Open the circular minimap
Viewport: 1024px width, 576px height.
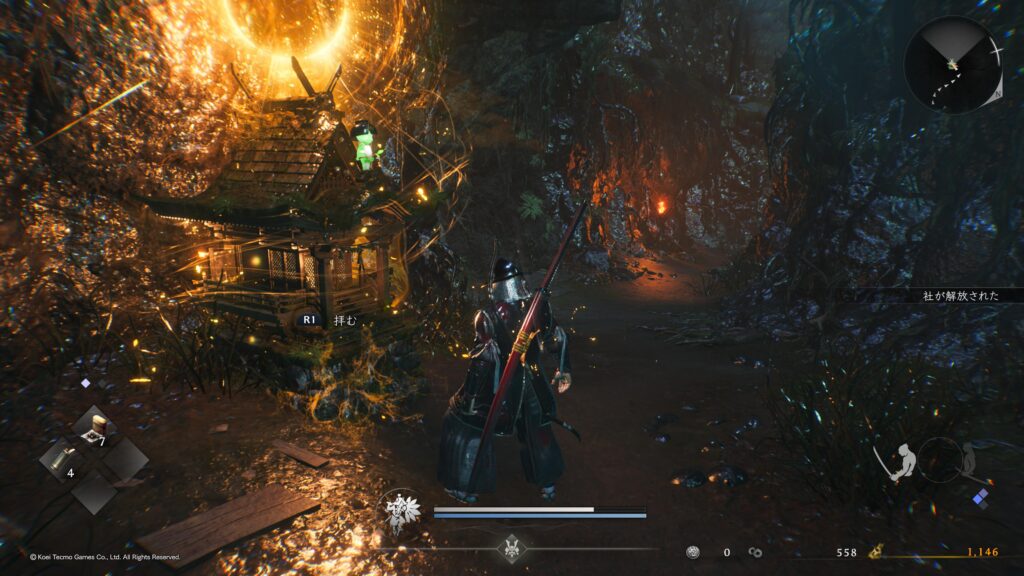(x=953, y=65)
